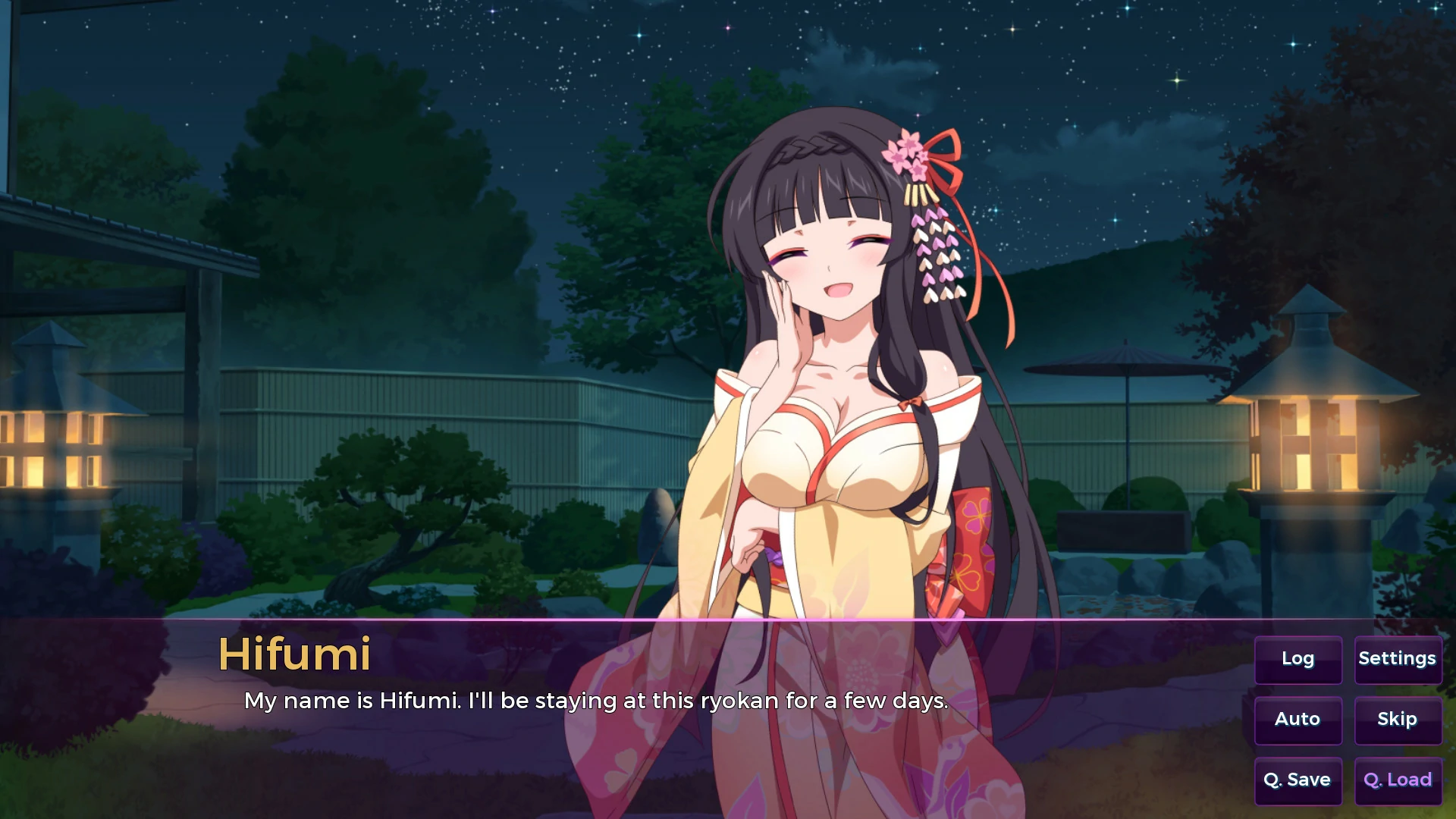Open the Settings menu
The height and width of the screenshot is (819, 1456).
pyautogui.click(x=1398, y=659)
